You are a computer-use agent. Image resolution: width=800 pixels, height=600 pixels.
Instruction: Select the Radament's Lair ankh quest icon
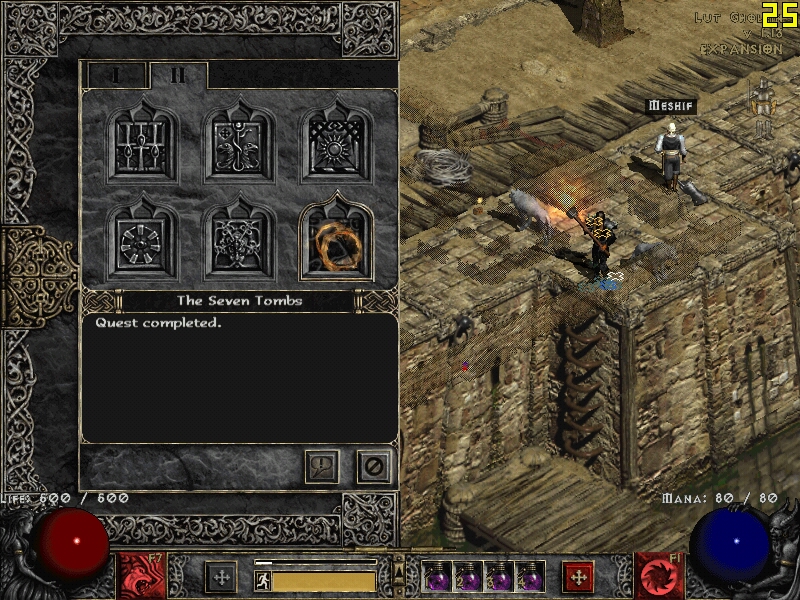tap(143, 140)
